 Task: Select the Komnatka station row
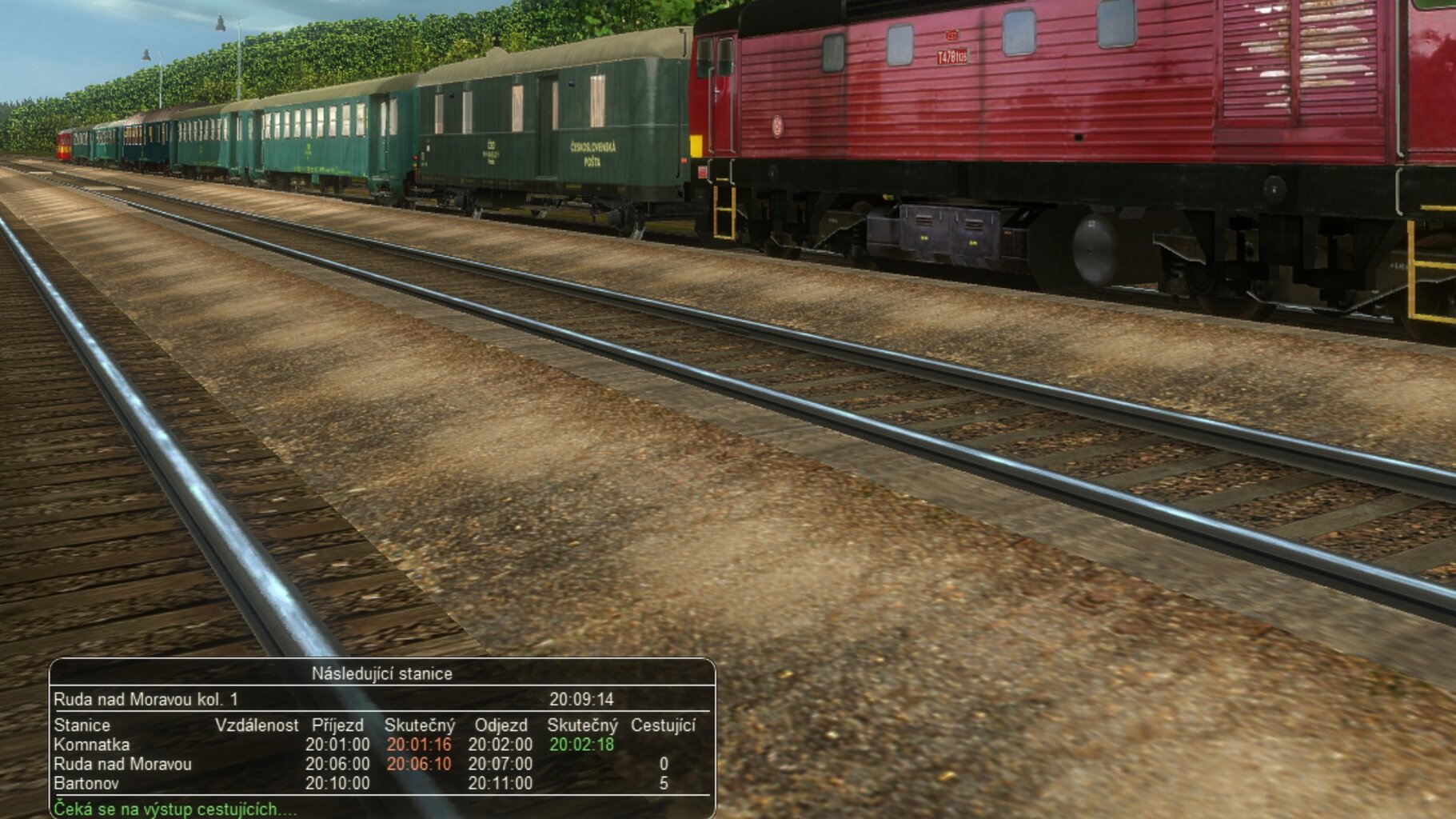pos(92,745)
